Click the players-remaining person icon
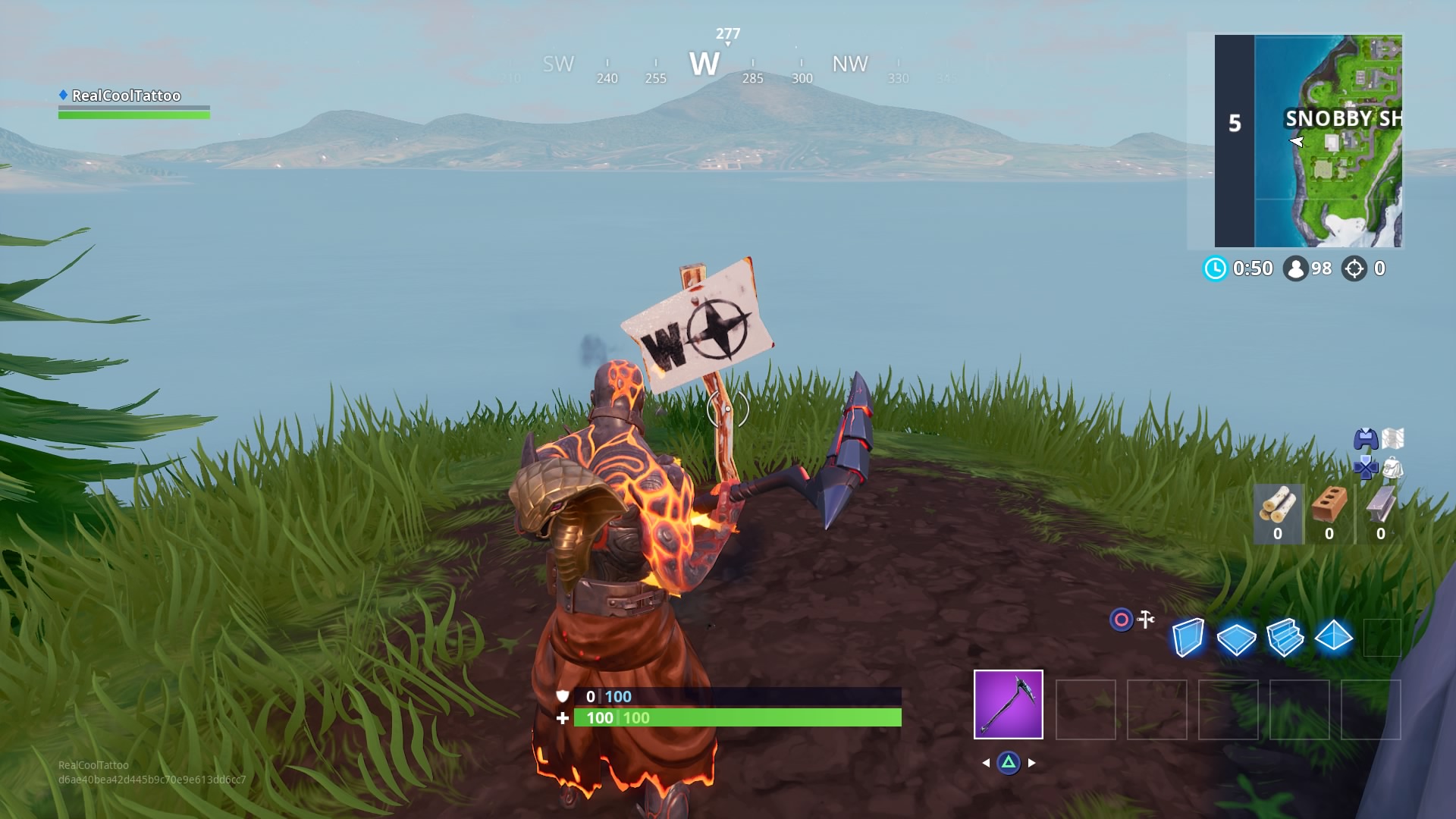Screen dimensions: 1456x819 click(x=1297, y=267)
